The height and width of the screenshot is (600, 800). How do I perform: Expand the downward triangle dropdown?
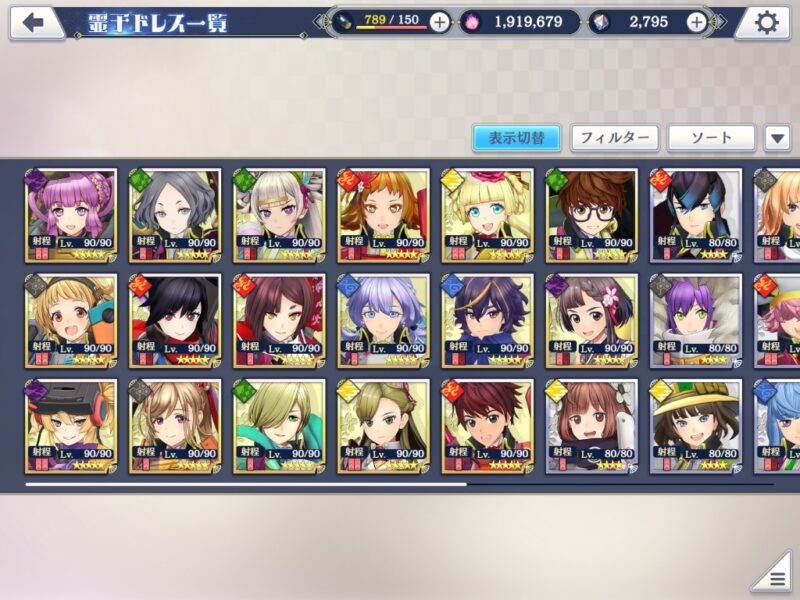point(777,138)
